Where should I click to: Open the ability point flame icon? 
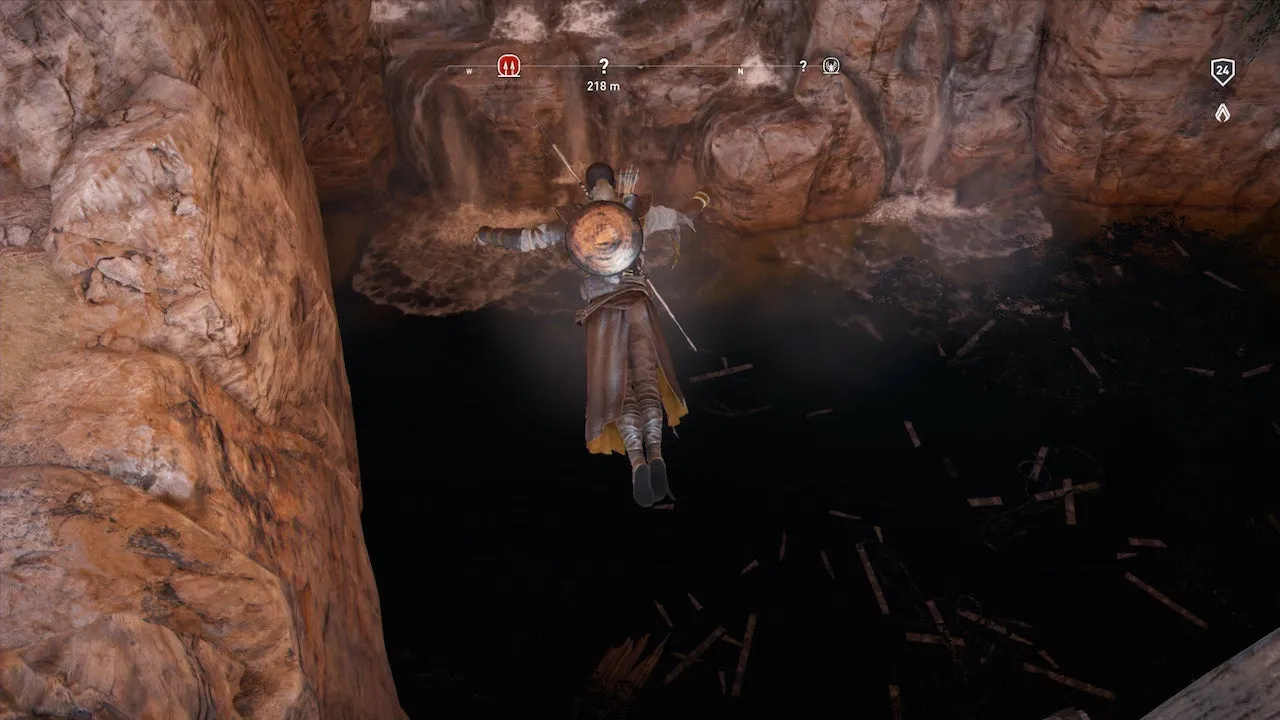pos(1221,113)
